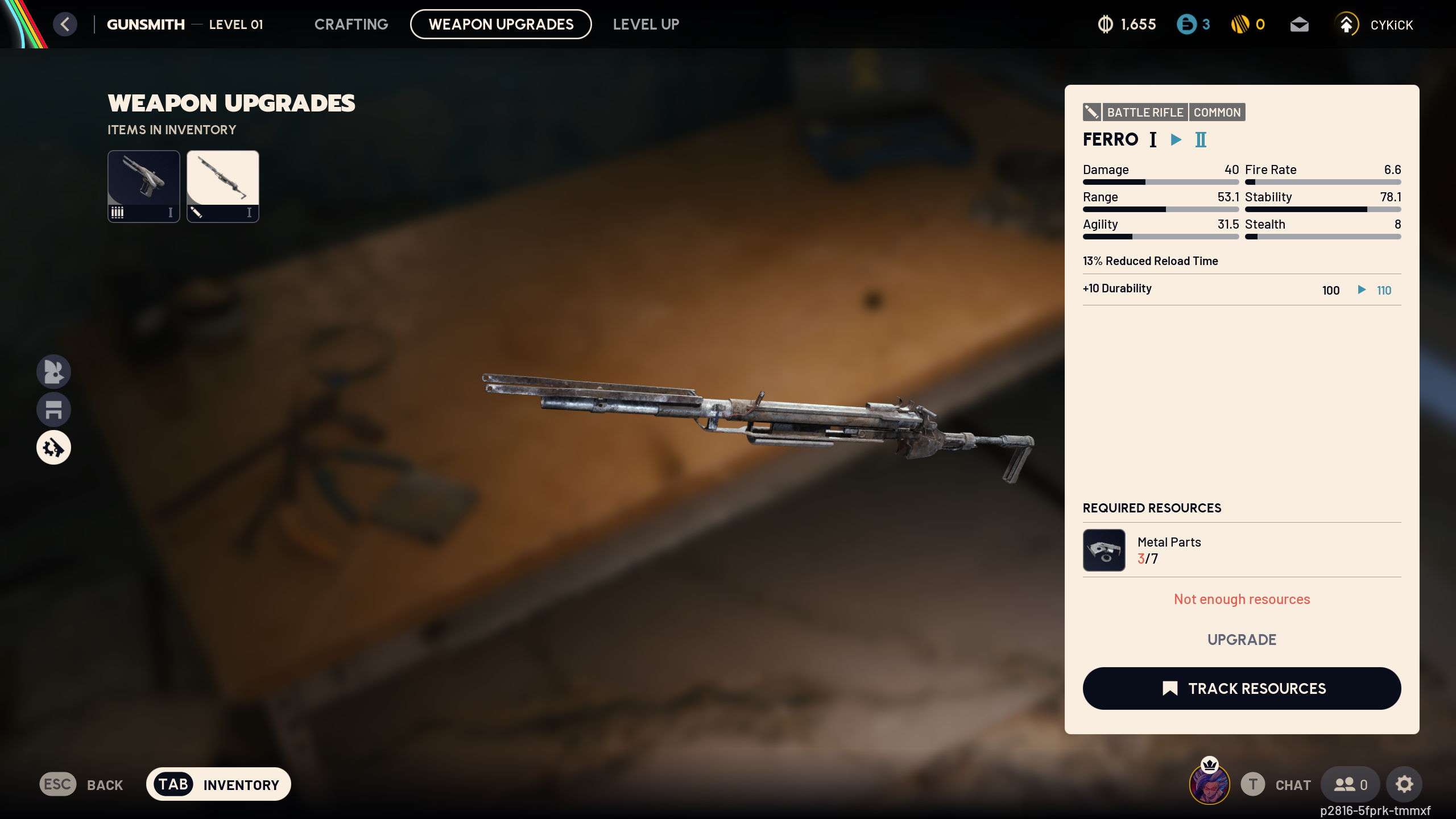Open the mail envelope icon in top bar
Image resolution: width=1456 pixels, height=819 pixels.
coord(1300,24)
